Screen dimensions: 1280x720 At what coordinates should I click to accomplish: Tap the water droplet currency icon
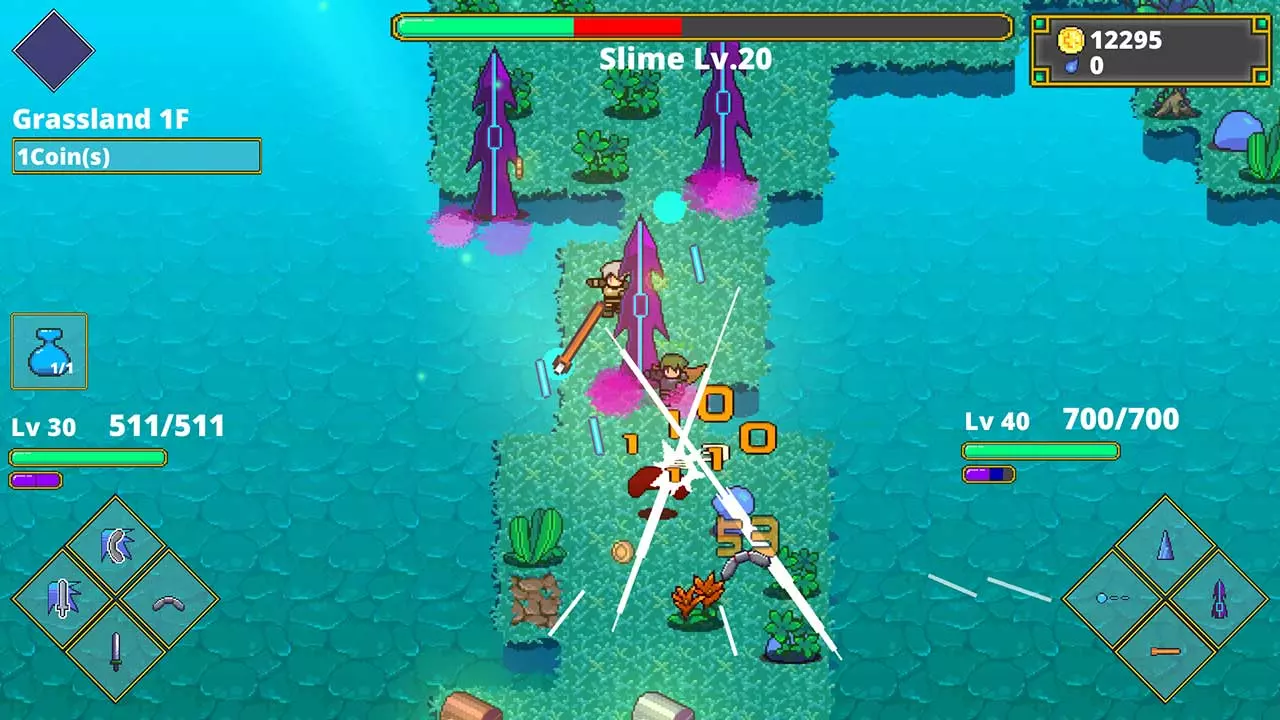click(x=1072, y=67)
